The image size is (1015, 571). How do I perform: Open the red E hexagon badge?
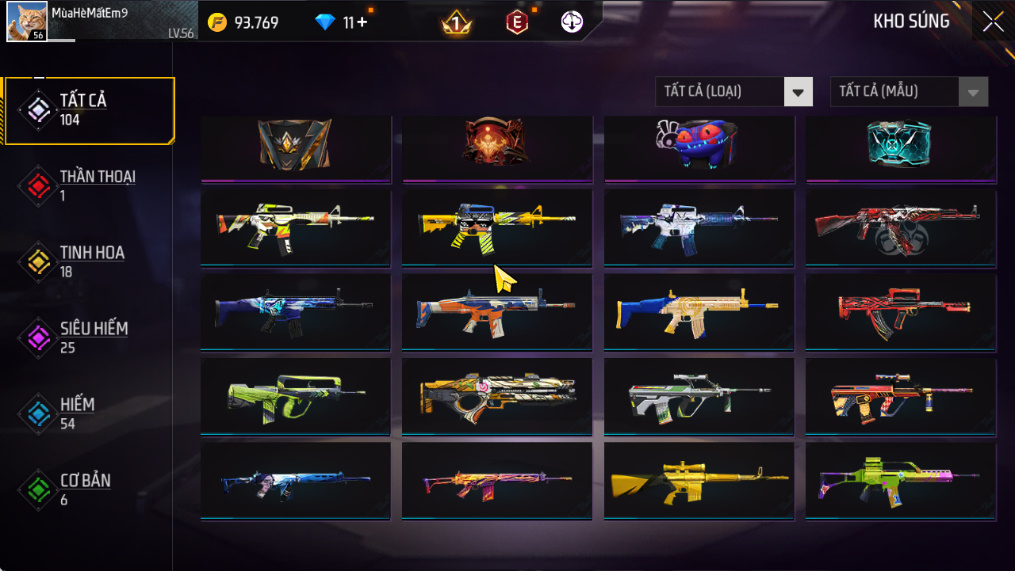(x=516, y=22)
